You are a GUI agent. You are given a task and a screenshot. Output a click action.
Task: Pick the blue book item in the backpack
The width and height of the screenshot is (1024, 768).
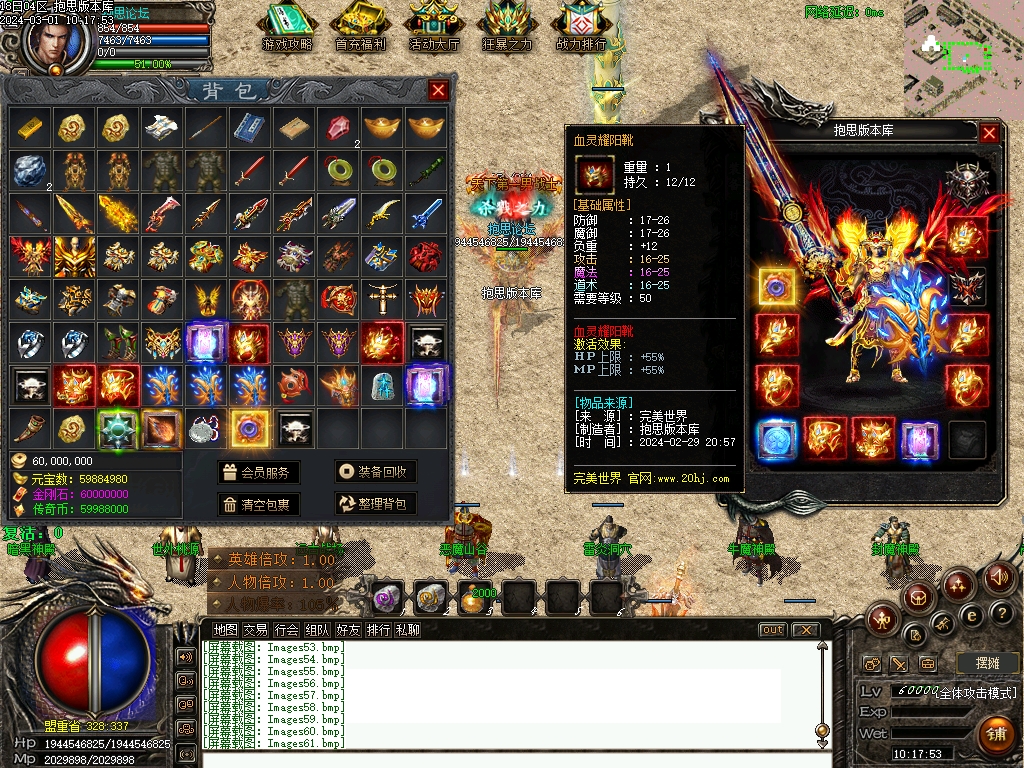tap(247, 127)
